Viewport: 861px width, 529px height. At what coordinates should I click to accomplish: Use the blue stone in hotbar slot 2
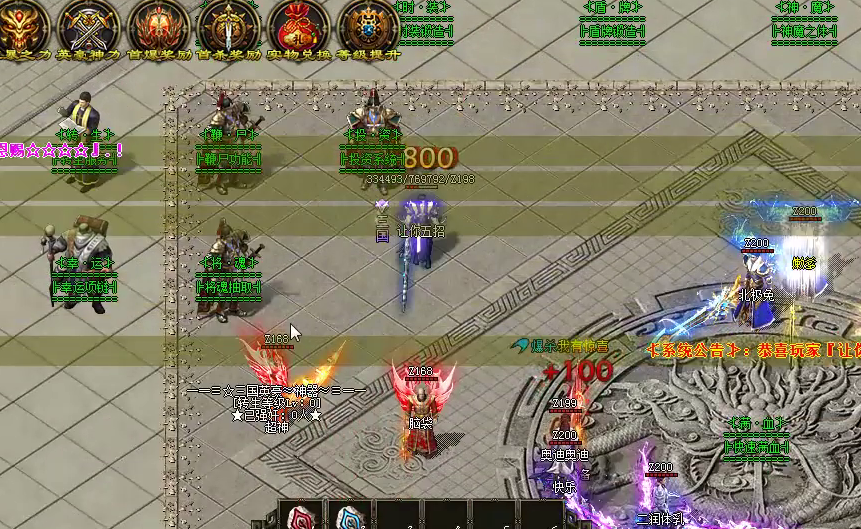[x=349, y=516]
